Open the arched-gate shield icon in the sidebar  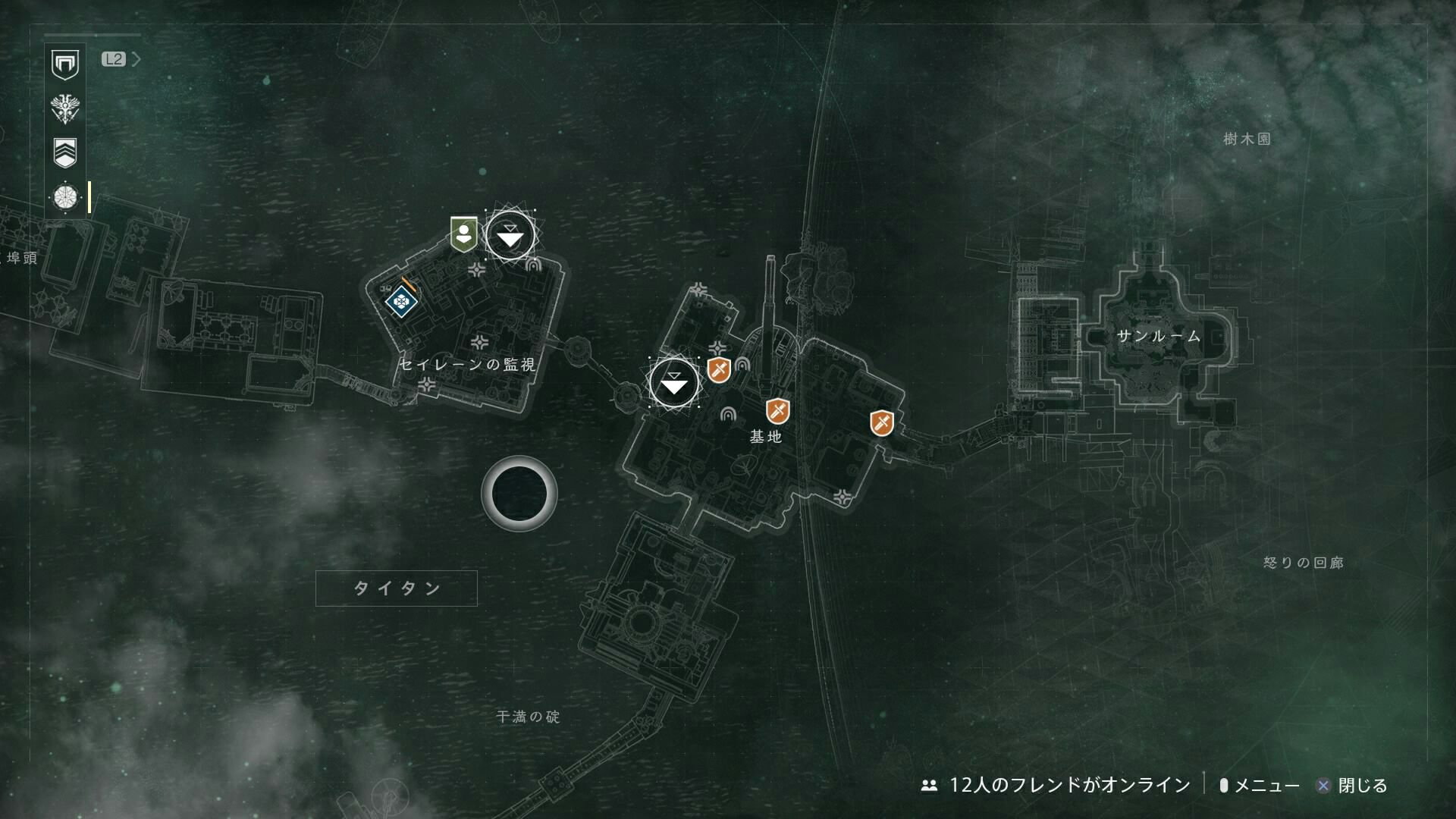pos(65,64)
